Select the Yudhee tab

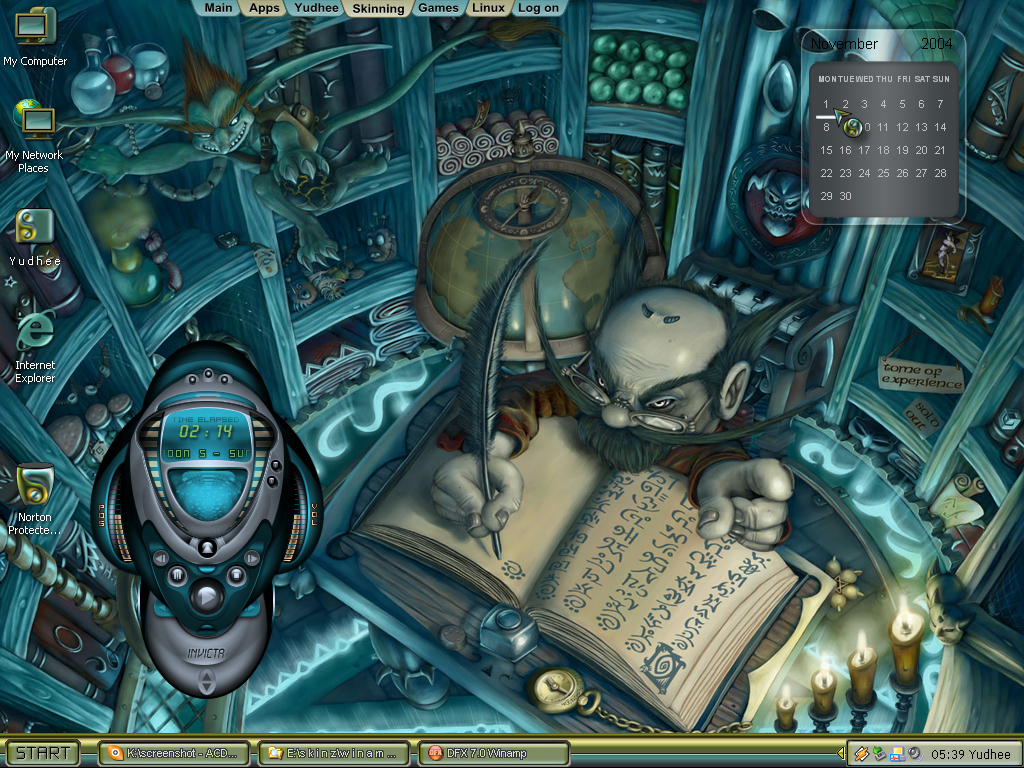316,8
